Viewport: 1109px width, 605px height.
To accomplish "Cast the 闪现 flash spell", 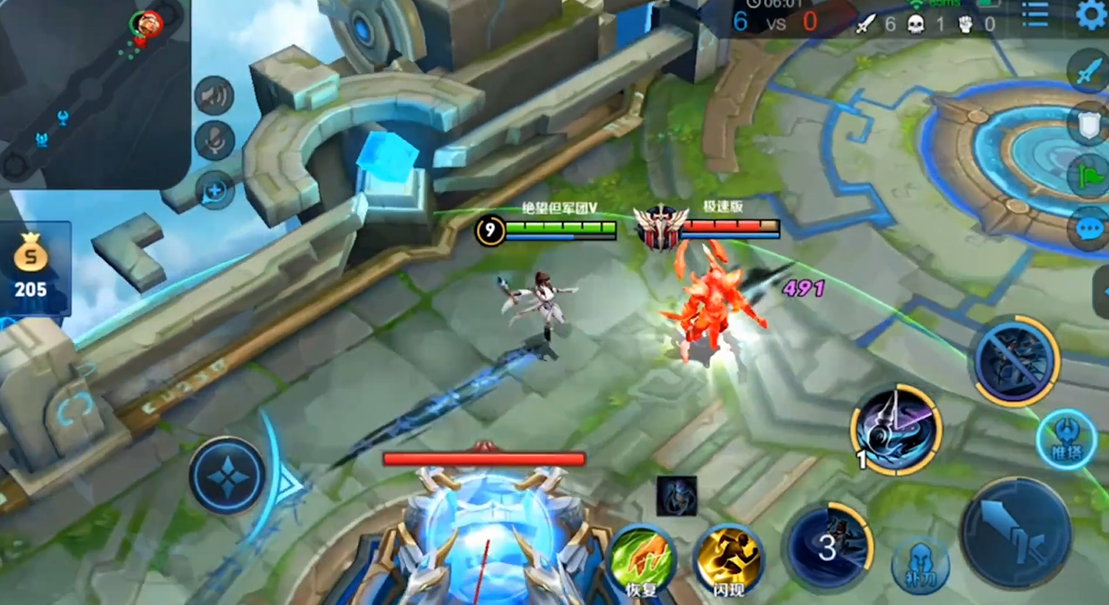I will (728, 557).
